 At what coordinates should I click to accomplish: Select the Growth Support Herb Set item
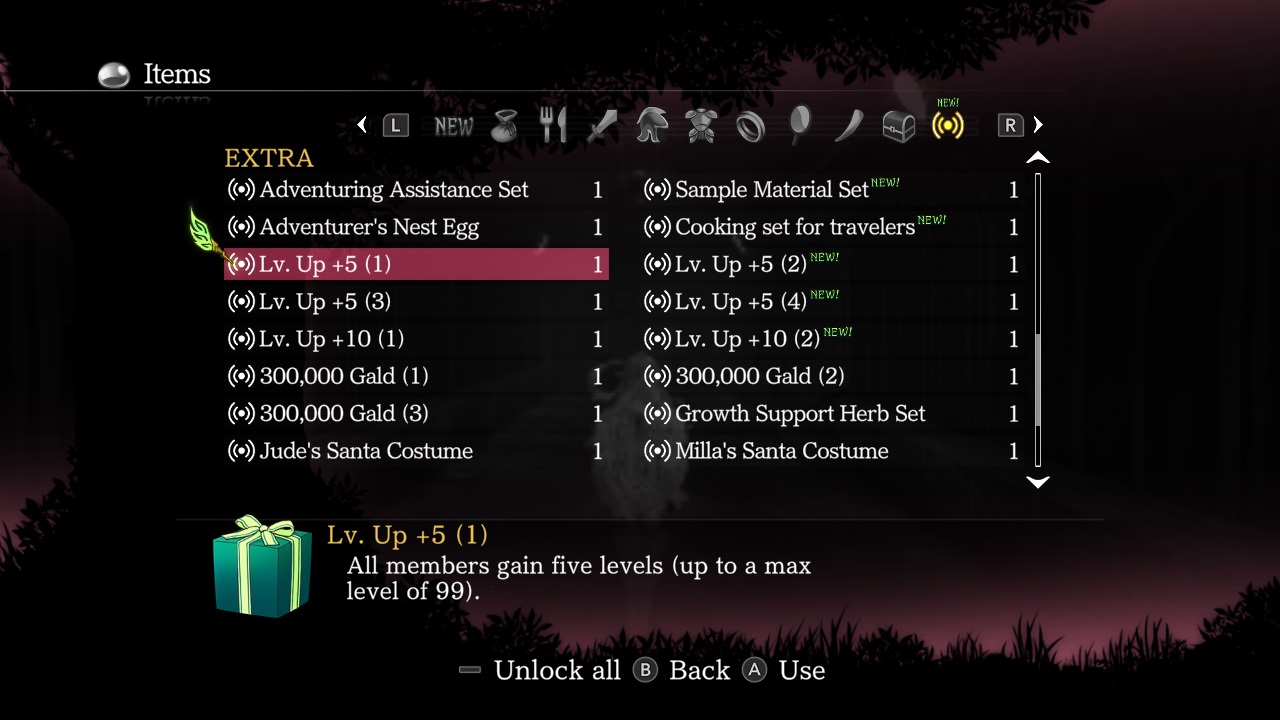pos(800,413)
